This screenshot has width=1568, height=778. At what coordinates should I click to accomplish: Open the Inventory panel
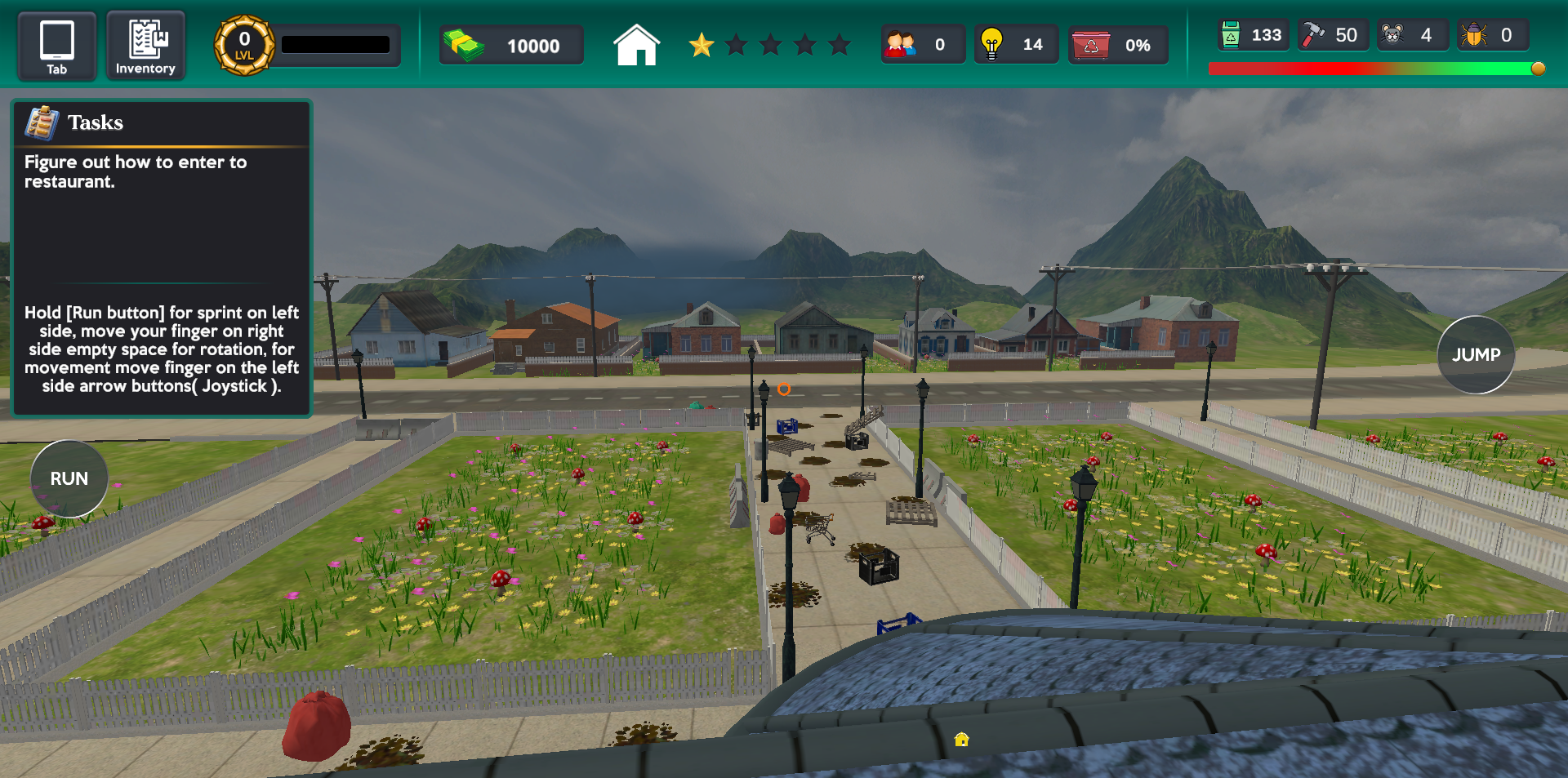pos(145,45)
